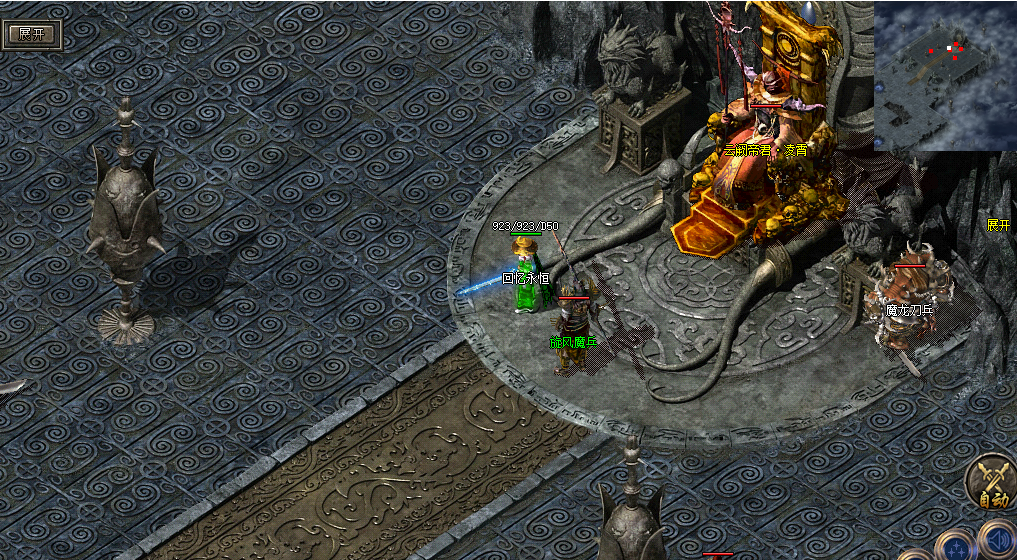
Task: Expand the panel with the yellow 展开 label
Action: (x=998, y=225)
